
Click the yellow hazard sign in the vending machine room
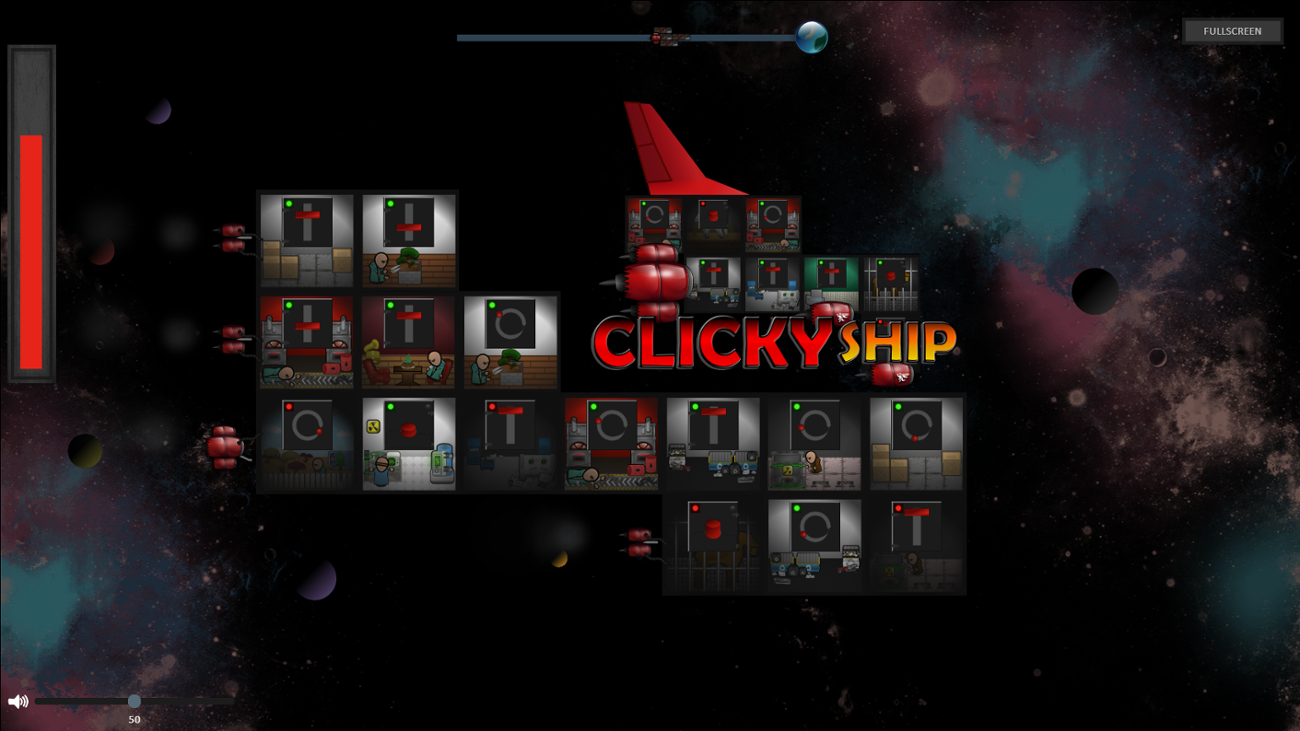[x=373, y=426]
